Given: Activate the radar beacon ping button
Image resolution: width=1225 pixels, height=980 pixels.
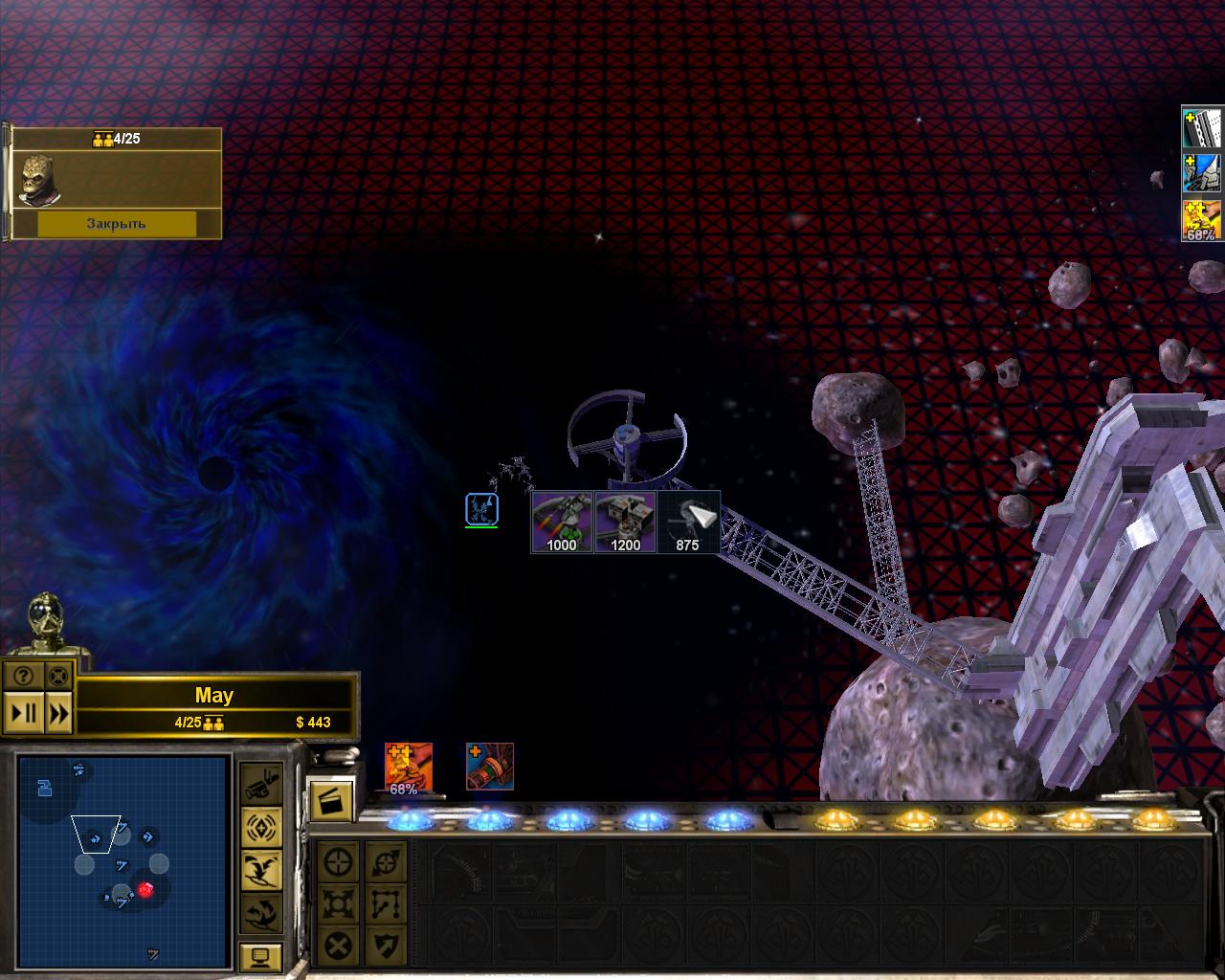Looking at the screenshot, I should [260, 826].
